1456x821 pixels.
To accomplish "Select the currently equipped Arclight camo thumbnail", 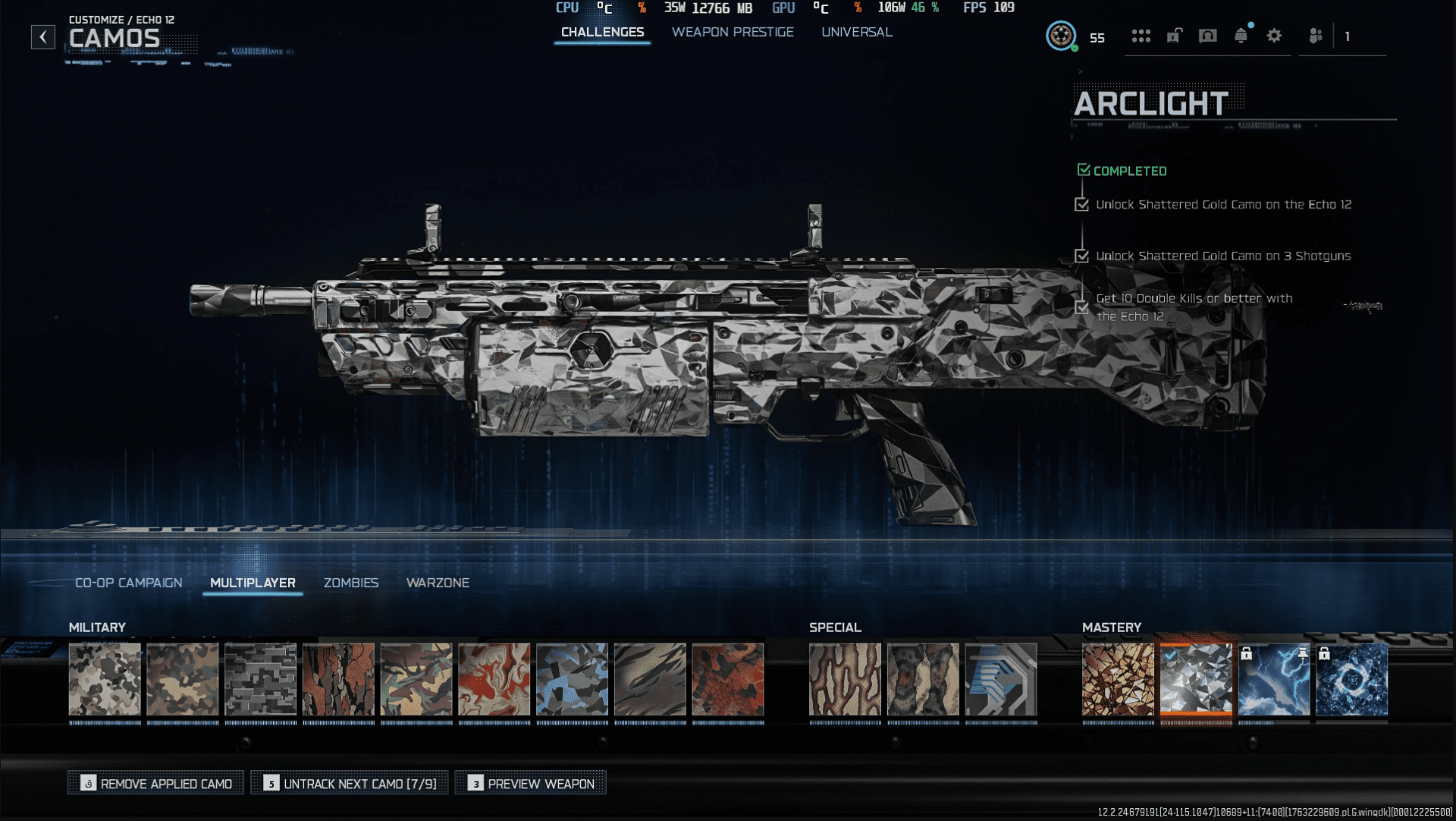I will tap(1197, 681).
